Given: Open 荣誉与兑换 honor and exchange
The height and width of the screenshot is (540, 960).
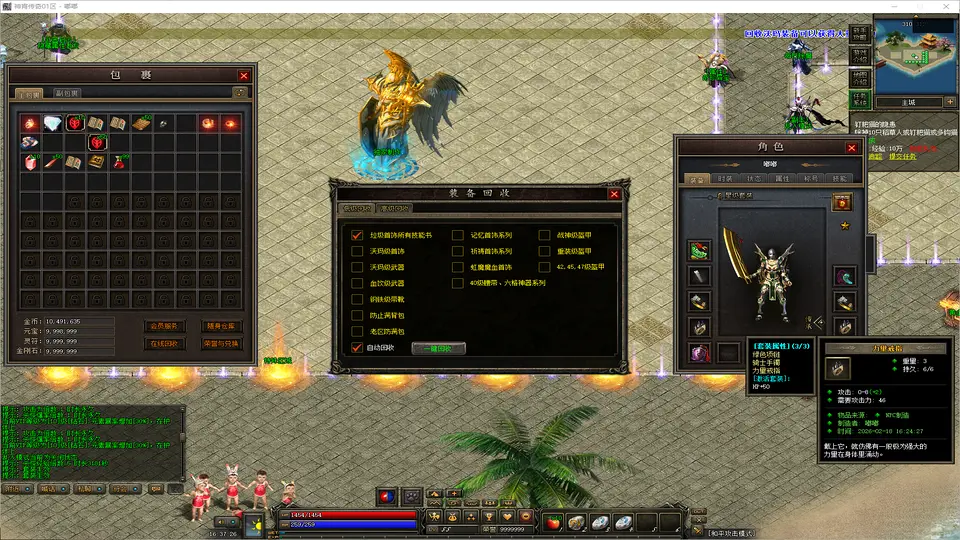Looking at the screenshot, I should (x=222, y=343).
